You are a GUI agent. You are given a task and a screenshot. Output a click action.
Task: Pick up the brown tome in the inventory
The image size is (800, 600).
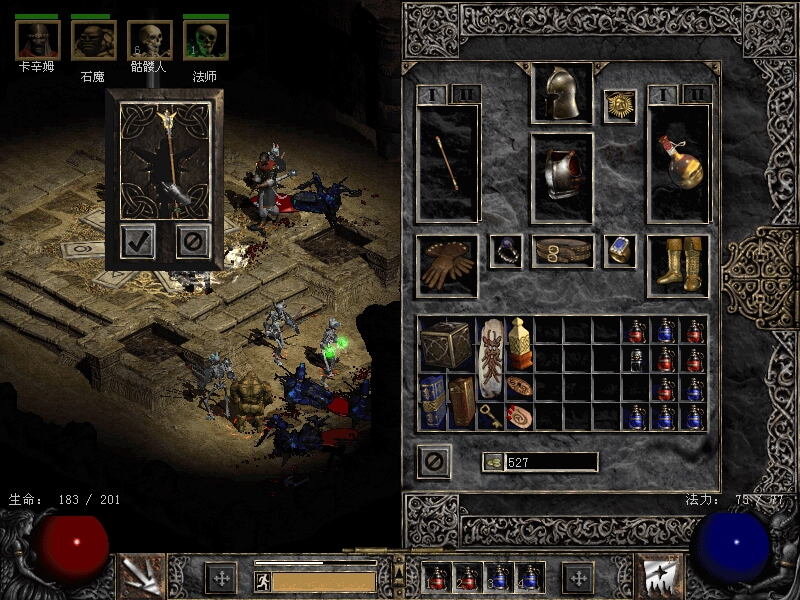[461, 401]
